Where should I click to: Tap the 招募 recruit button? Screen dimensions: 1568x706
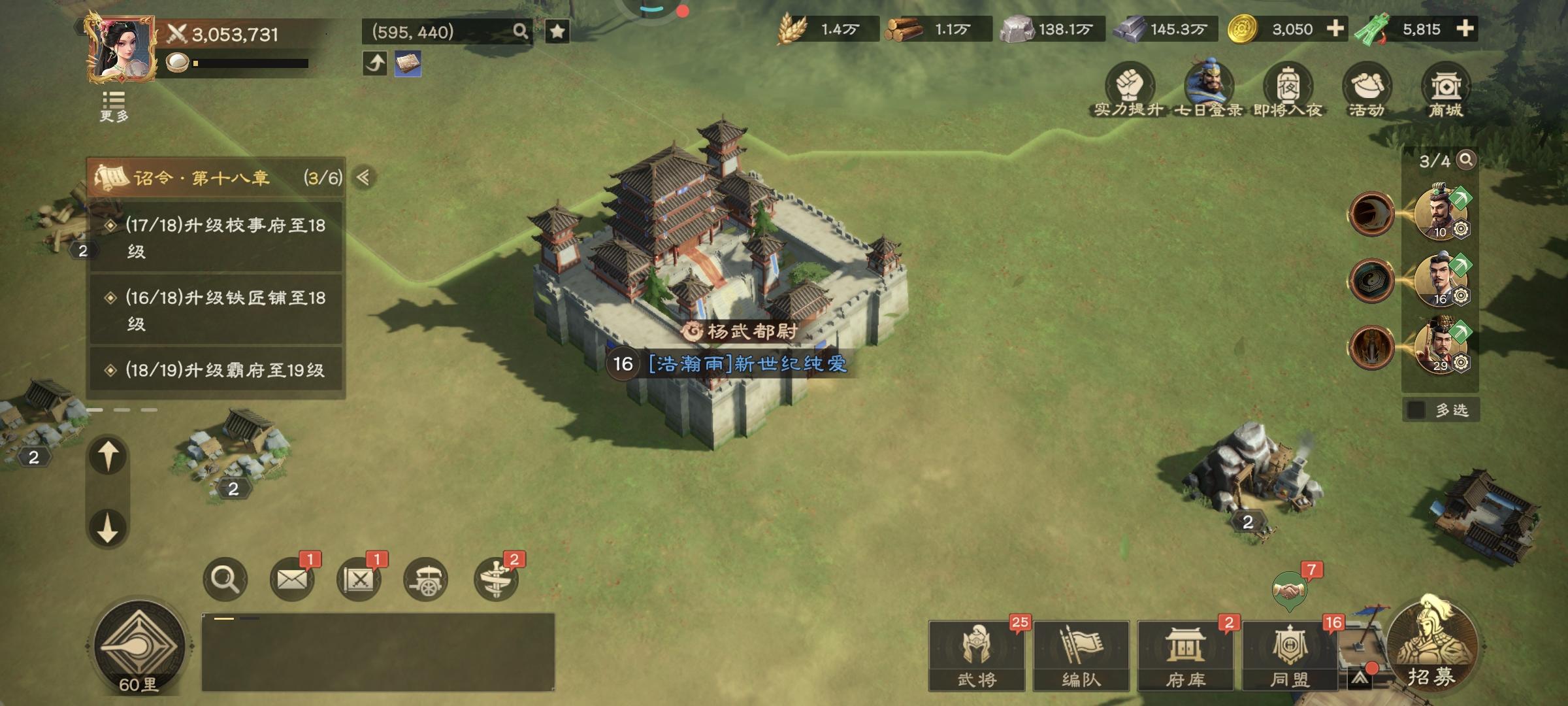(1432, 647)
